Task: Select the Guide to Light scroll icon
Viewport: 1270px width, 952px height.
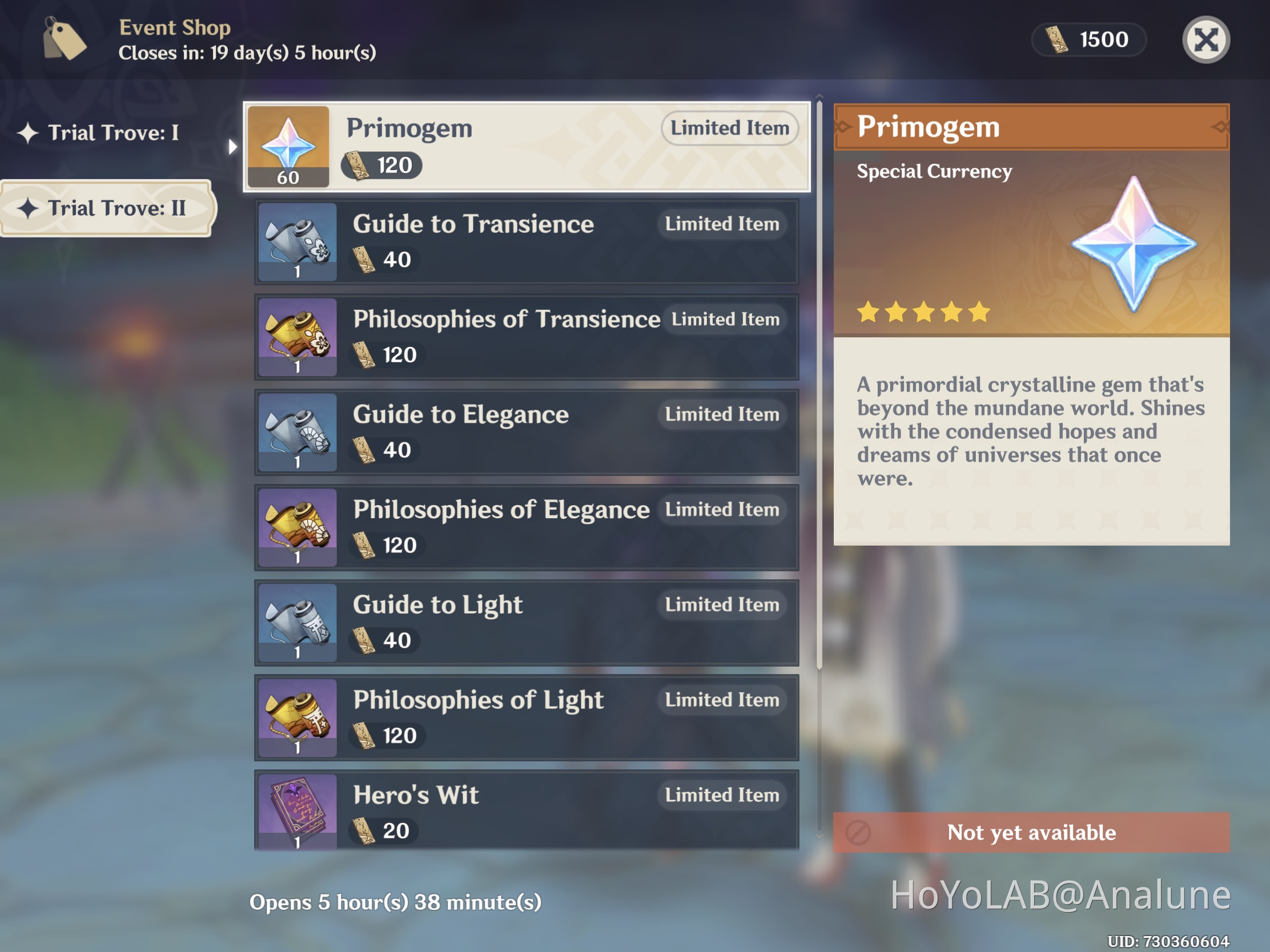Action: pos(298,623)
